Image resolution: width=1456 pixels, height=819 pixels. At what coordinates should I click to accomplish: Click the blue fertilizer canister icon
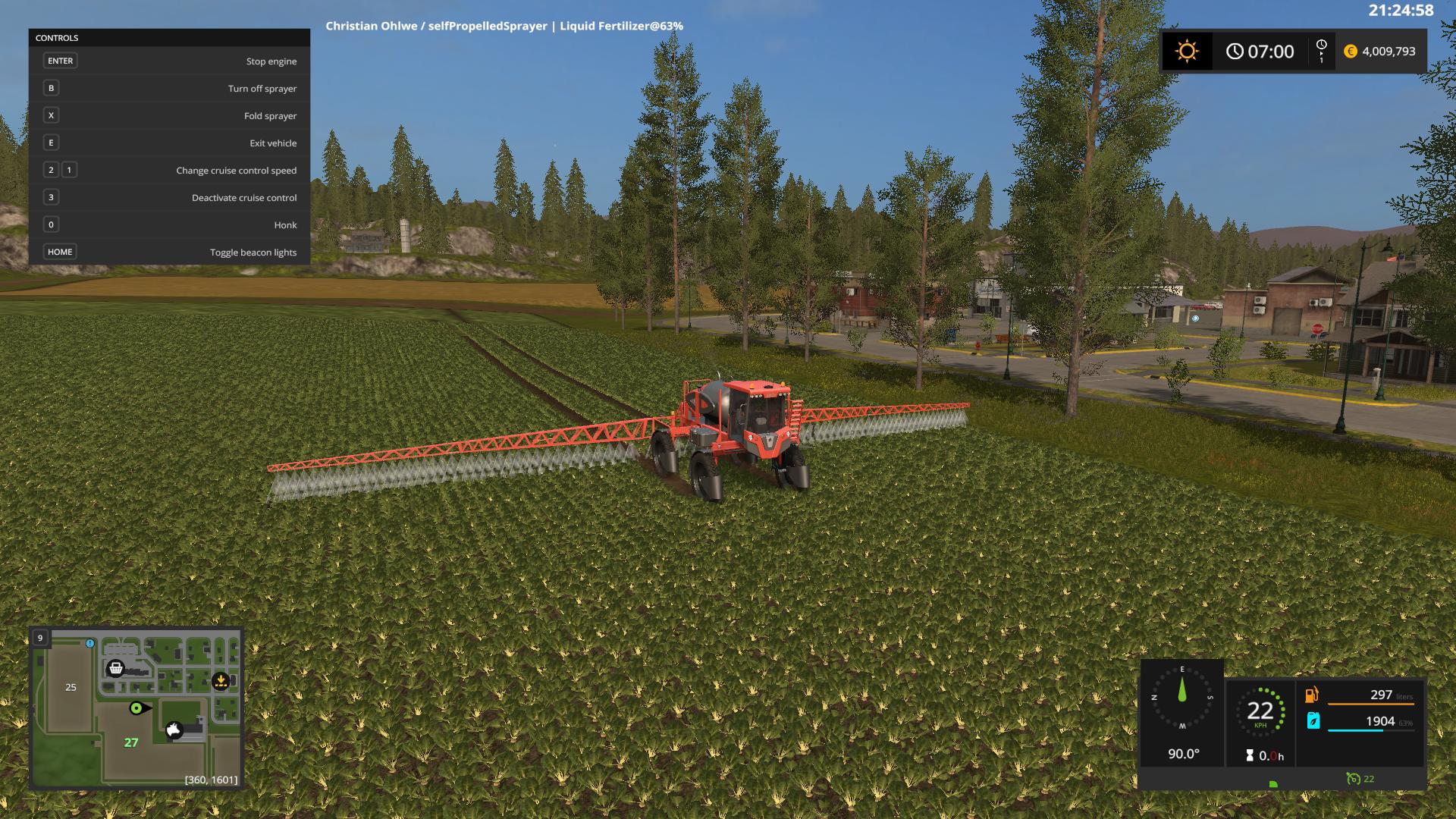1313,723
